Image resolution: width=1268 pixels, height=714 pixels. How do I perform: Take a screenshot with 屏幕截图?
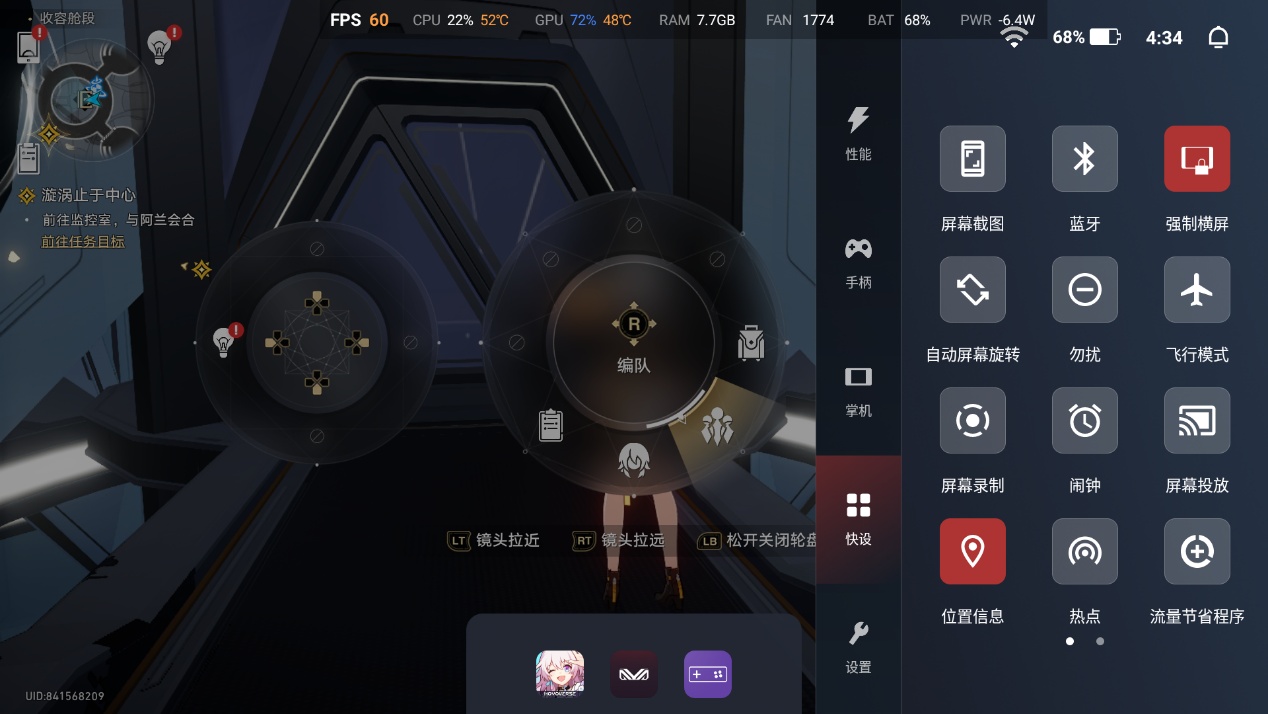click(972, 159)
